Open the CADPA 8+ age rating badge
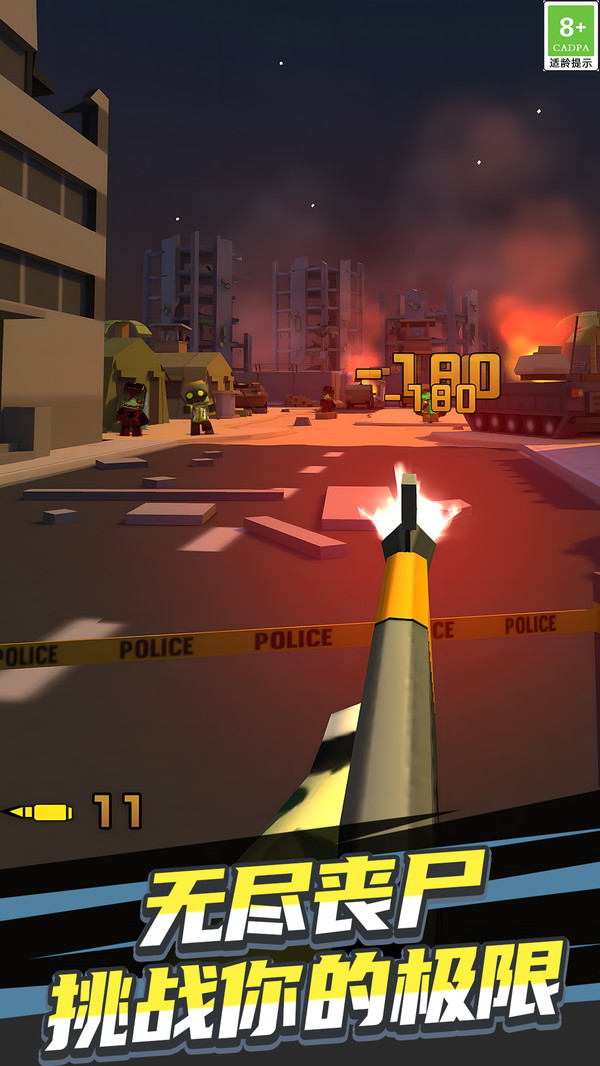 tap(571, 36)
